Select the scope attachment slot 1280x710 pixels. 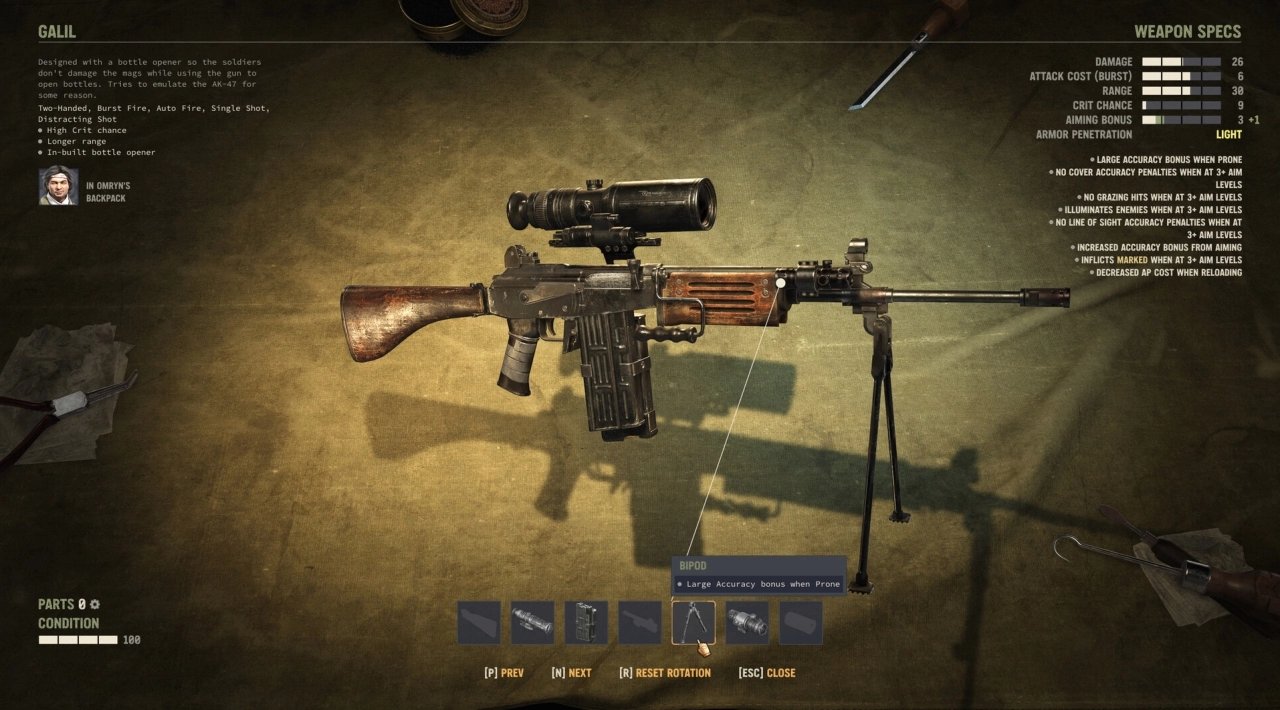[532, 622]
